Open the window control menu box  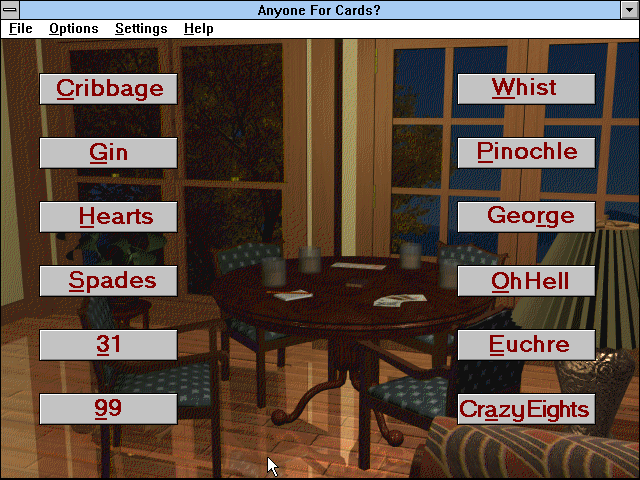[10, 9]
